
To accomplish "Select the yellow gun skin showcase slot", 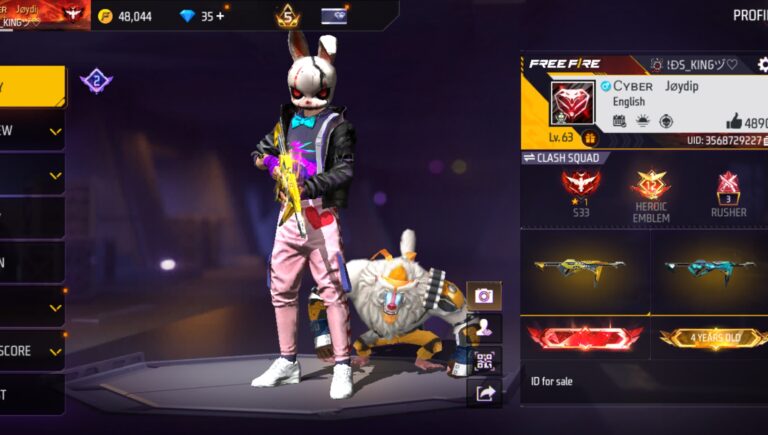I will (584, 270).
